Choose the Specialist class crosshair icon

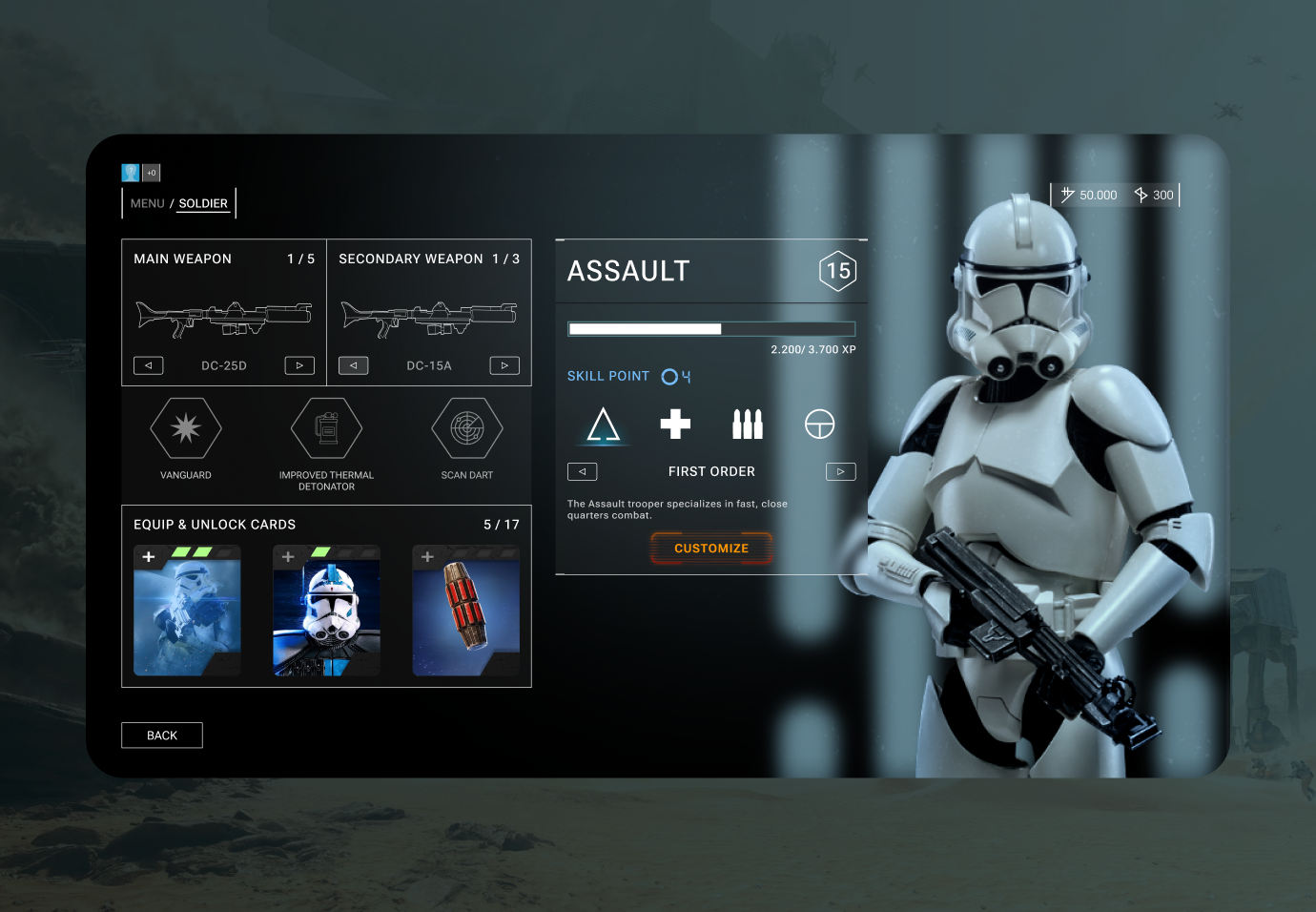tap(819, 424)
